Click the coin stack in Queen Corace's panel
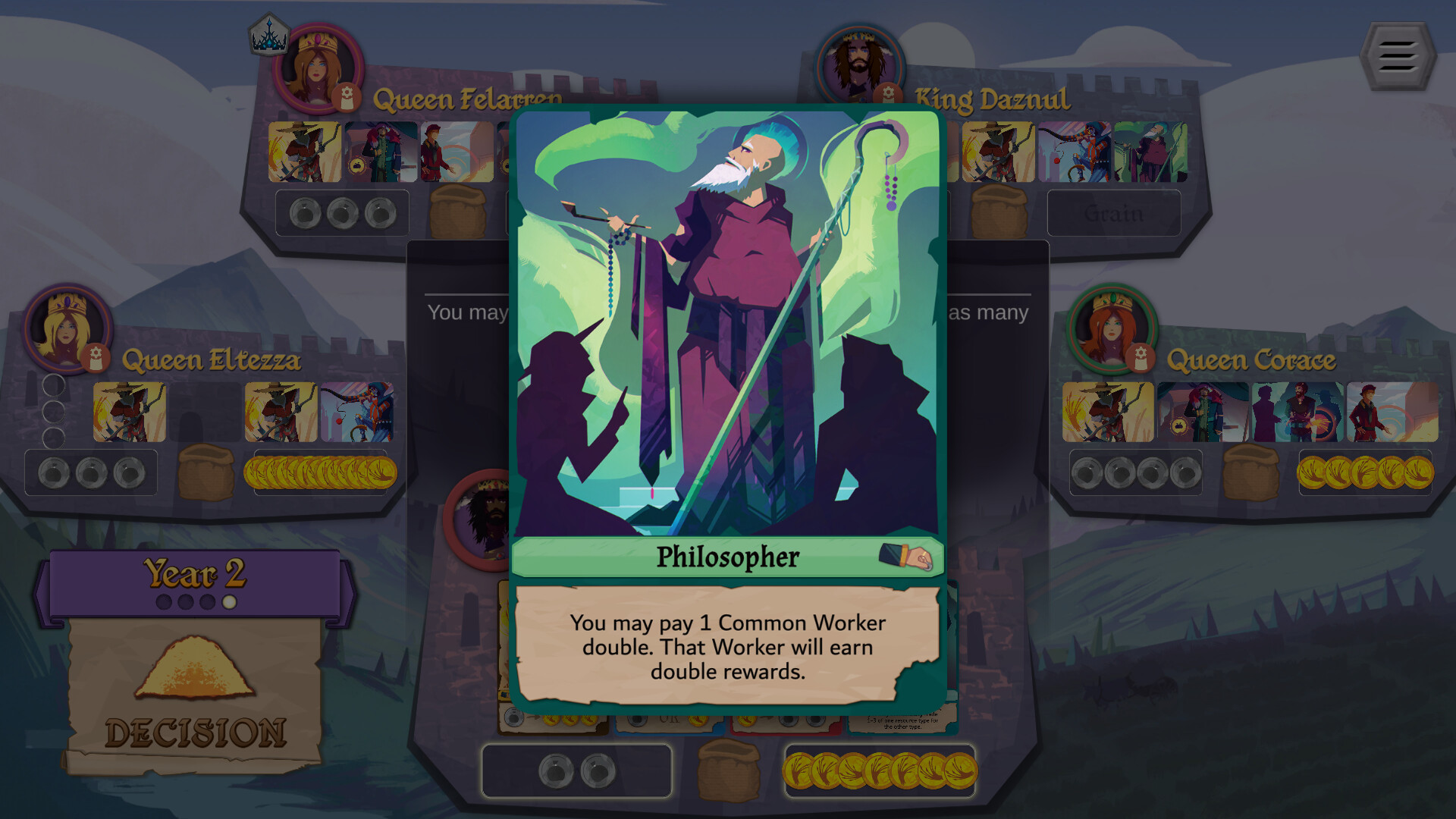This screenshot has height=819, width=1456. pyautogui.click(x=1365, y=472)
